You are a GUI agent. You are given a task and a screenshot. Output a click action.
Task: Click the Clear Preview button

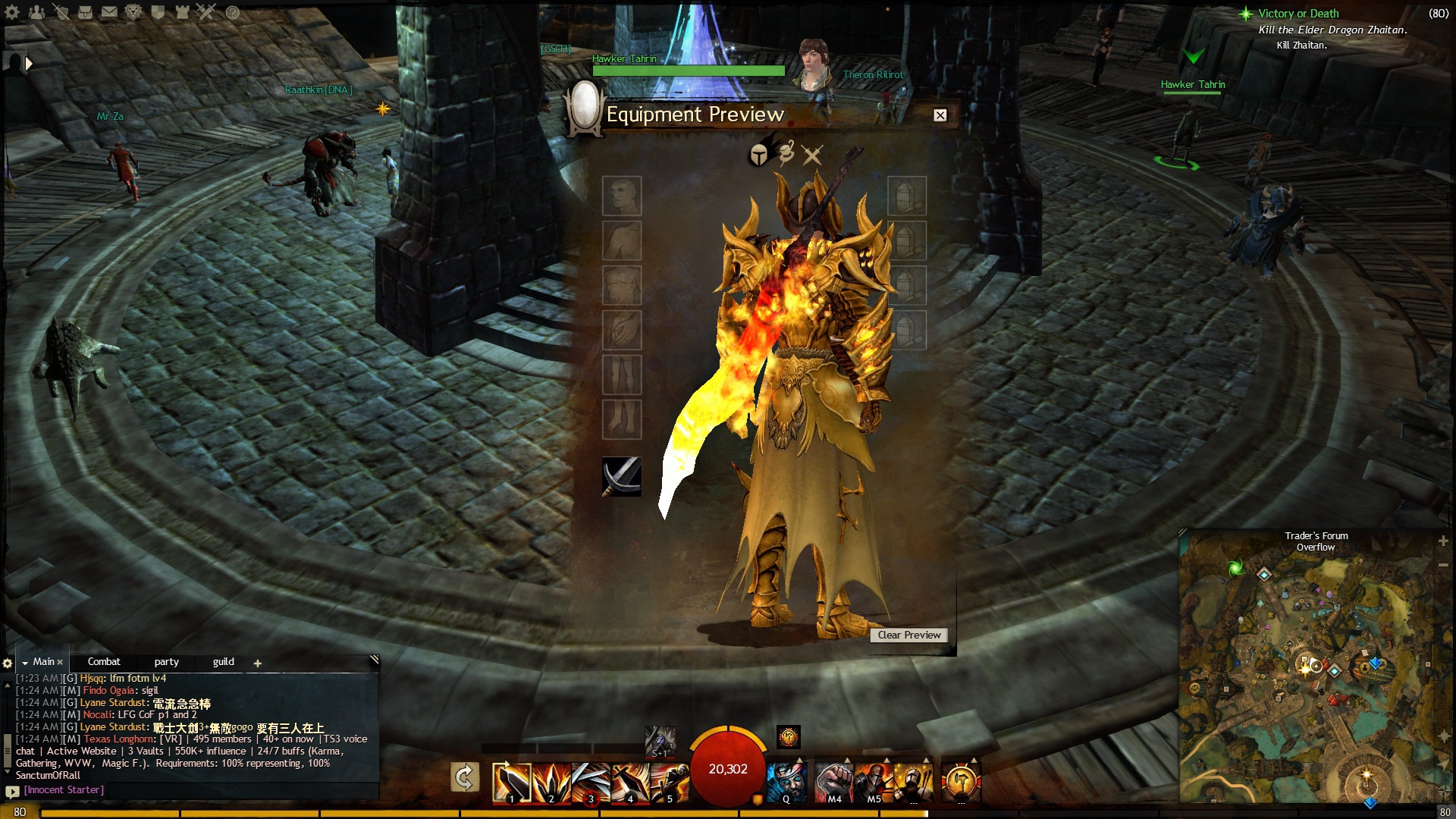coord(908,635)
